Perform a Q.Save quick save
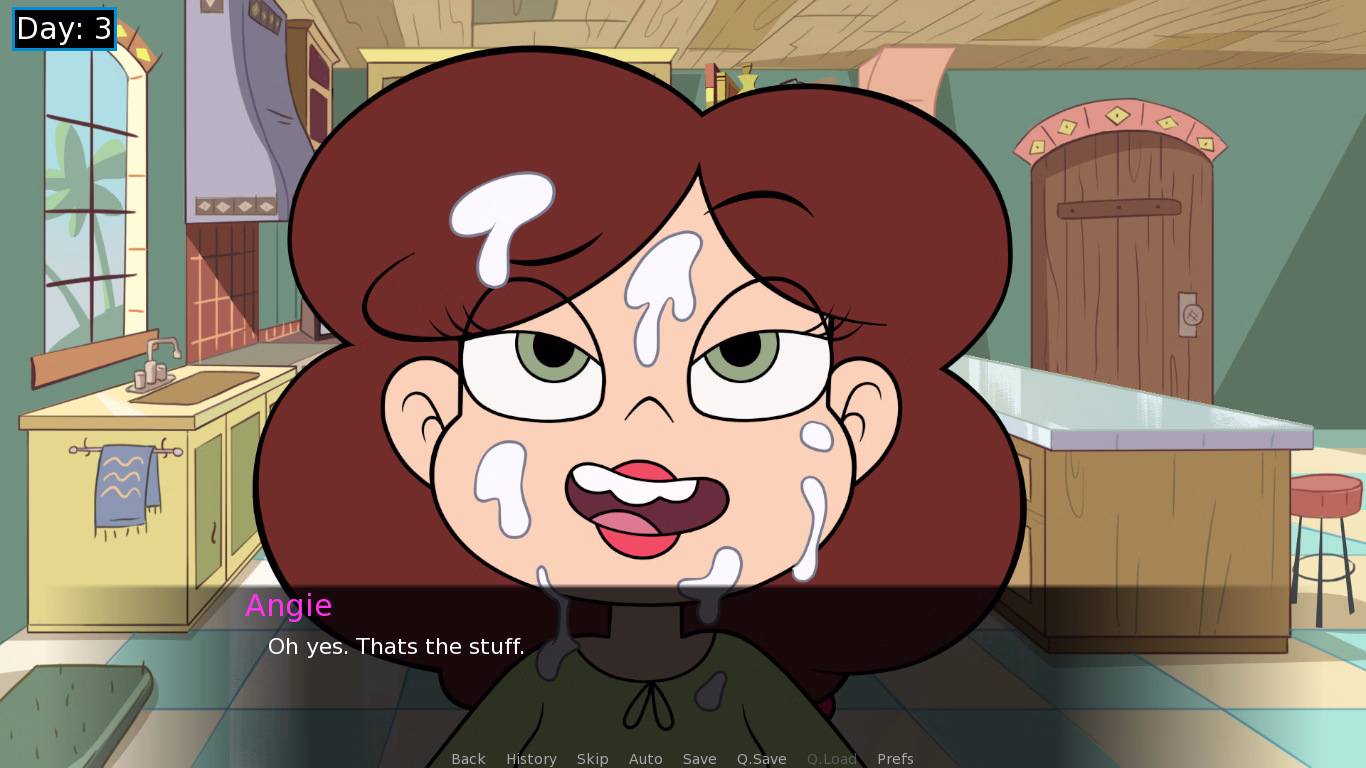Viewport: 1366px width, 768px height. [x=761, y=758]
